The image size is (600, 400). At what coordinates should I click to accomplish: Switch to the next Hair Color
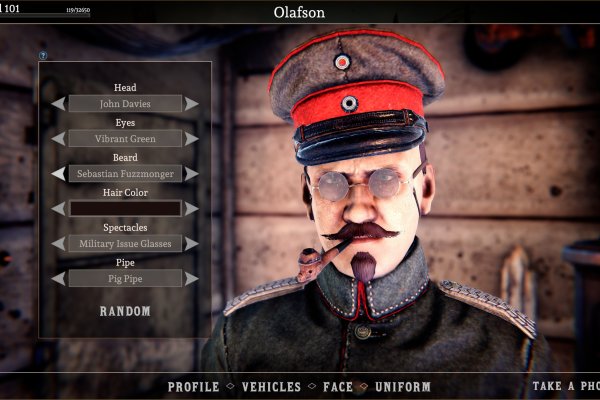[191, 208]
